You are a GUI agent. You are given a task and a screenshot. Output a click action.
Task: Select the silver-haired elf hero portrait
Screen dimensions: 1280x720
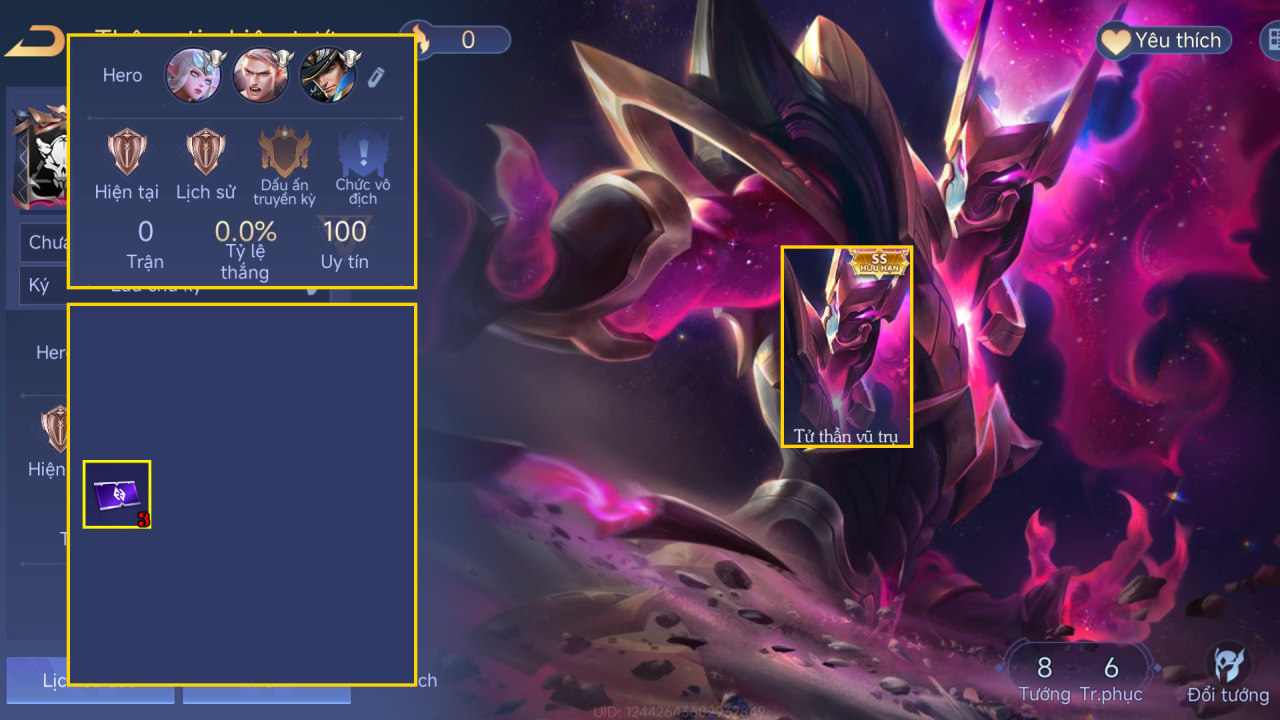click(193, 75)
